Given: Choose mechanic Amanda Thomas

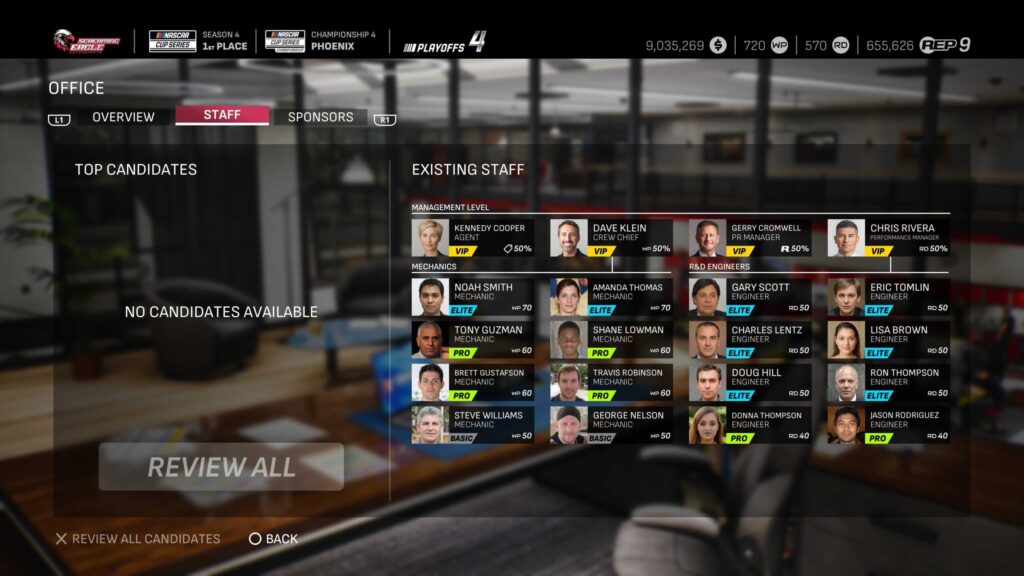Looking at the screenshot, I should click(611, 297).
